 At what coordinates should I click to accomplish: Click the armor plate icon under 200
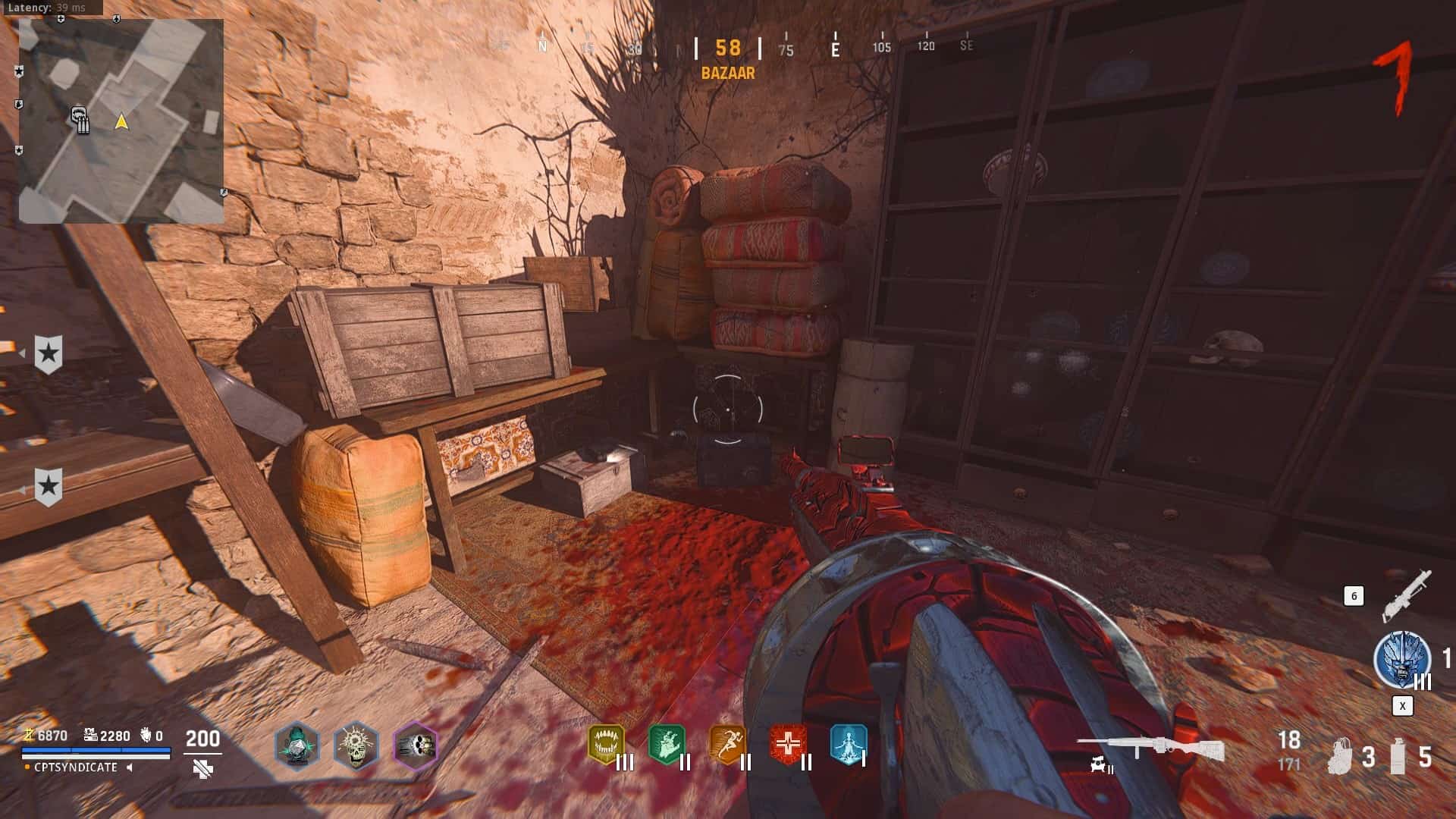tap(202, 769)
